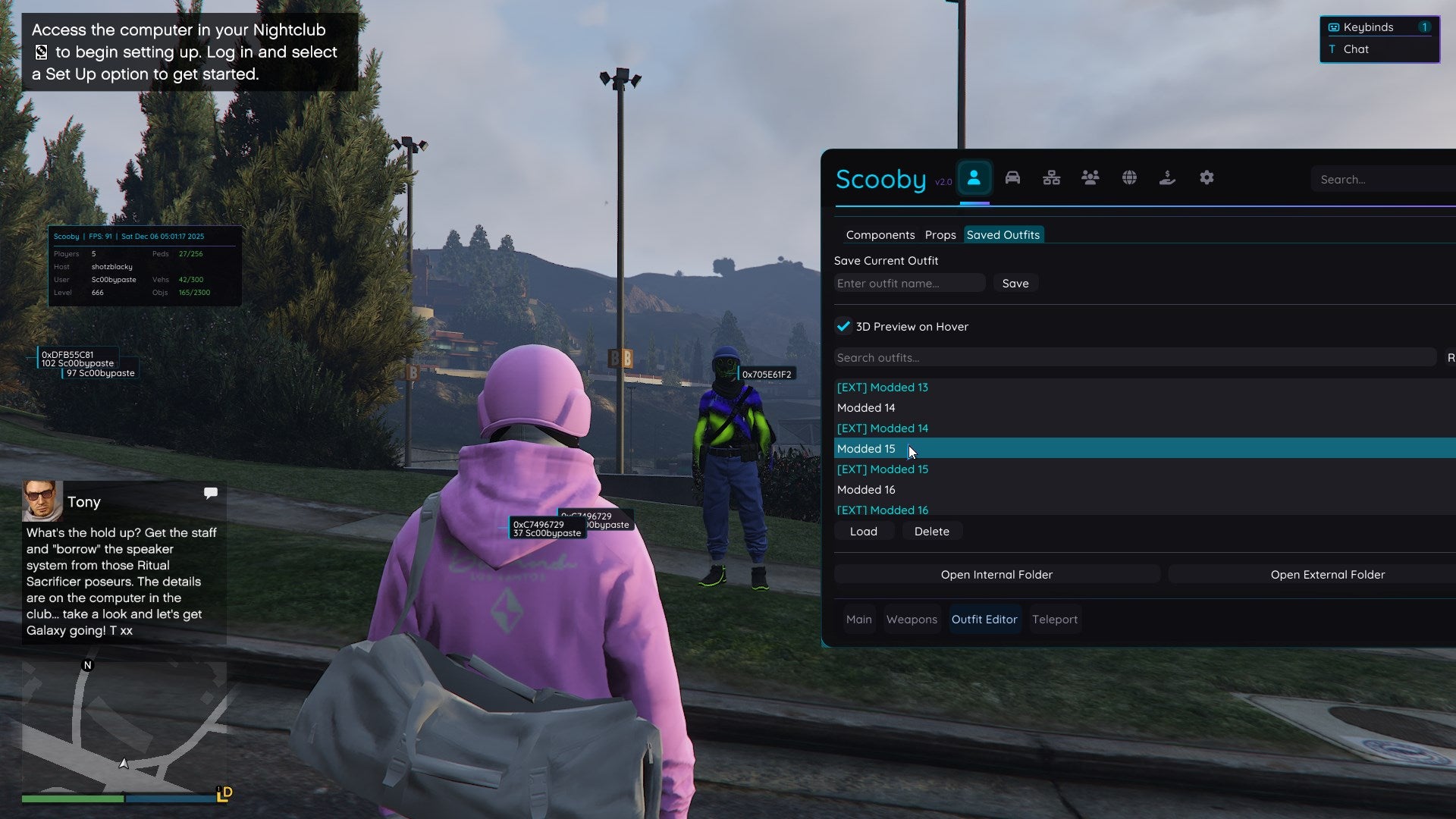This screenshot has height=819, width=1456.
Task: Toggle 3D Preview on Hover checkbox
Action: pos(844,326)
